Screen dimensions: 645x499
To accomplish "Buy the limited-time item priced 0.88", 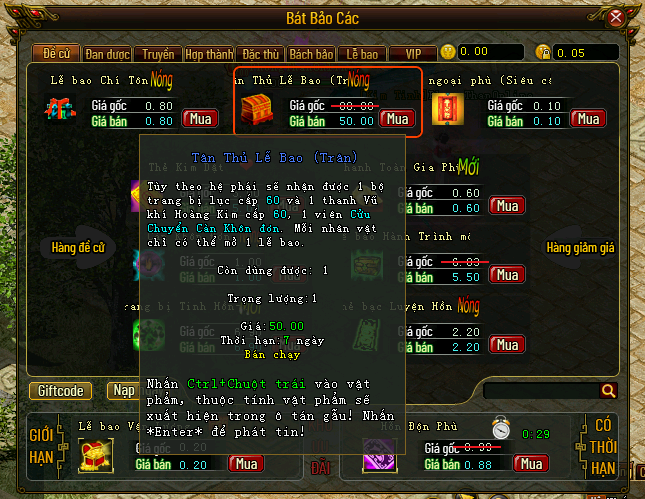I will coord(531,463).
